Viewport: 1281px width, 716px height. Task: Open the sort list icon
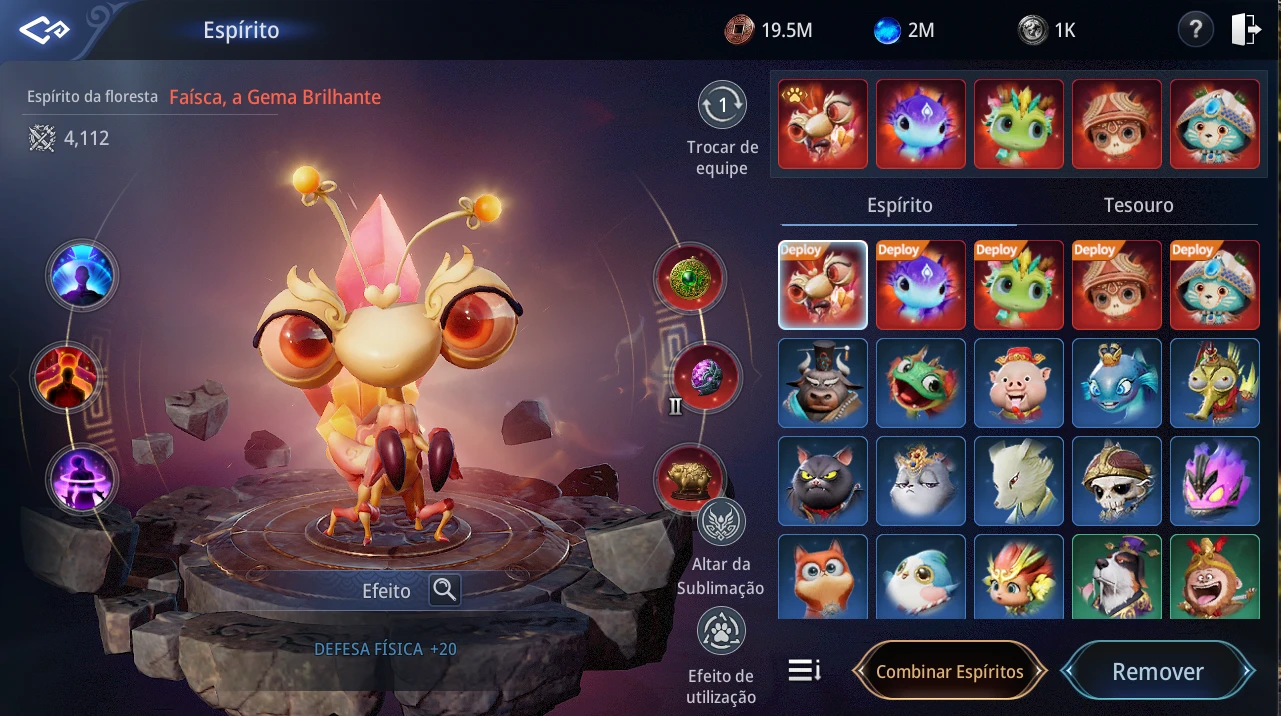pos(804,670)
